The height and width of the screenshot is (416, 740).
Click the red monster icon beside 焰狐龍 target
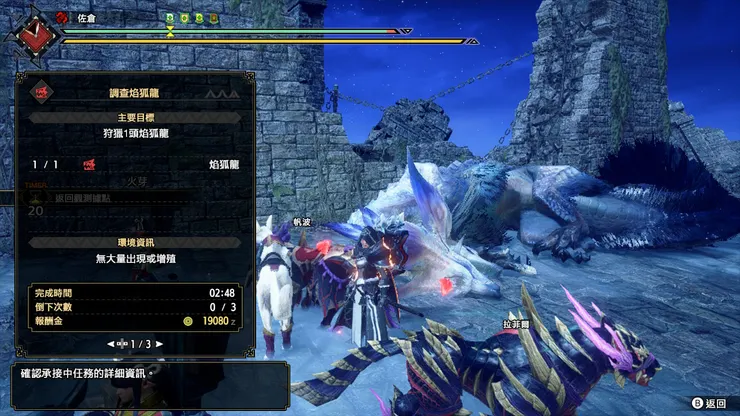click(x=89, y=163)
